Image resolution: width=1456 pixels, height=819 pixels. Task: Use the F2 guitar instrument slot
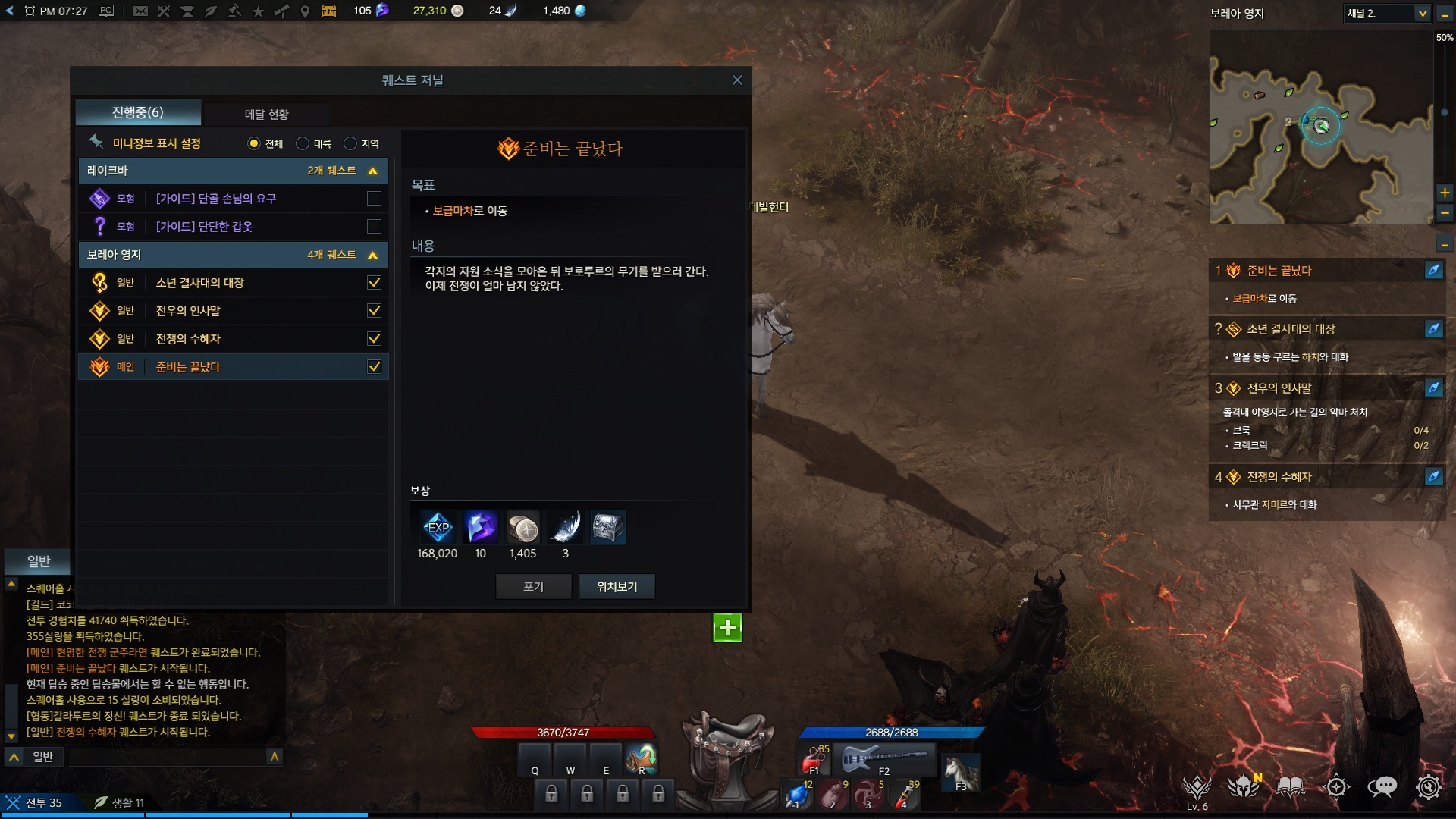pos(884,758)
